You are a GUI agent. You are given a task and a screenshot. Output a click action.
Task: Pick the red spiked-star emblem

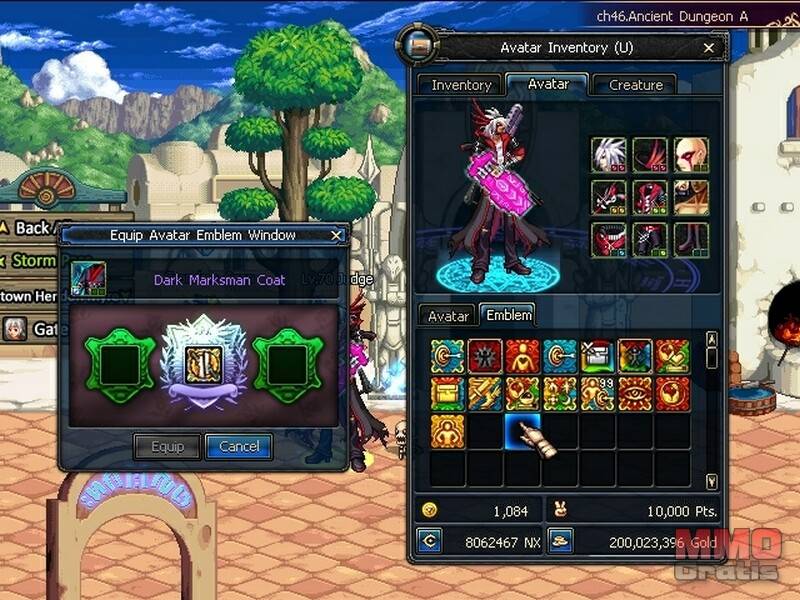point(485,356)
